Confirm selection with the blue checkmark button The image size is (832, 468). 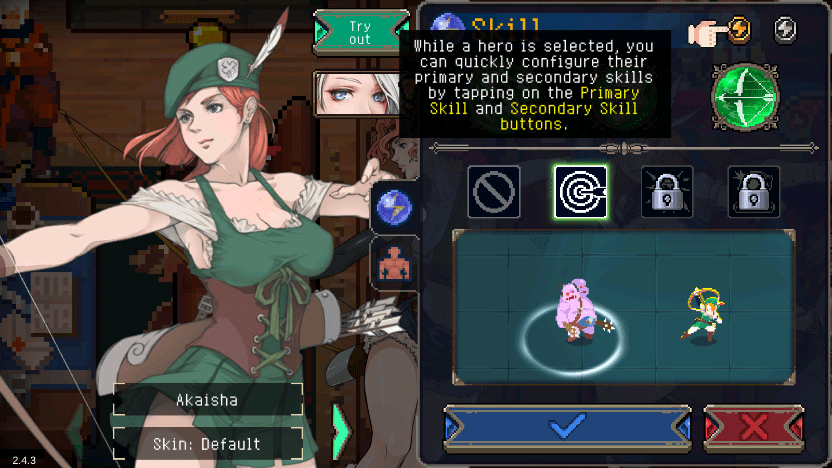tap(567, 427)
